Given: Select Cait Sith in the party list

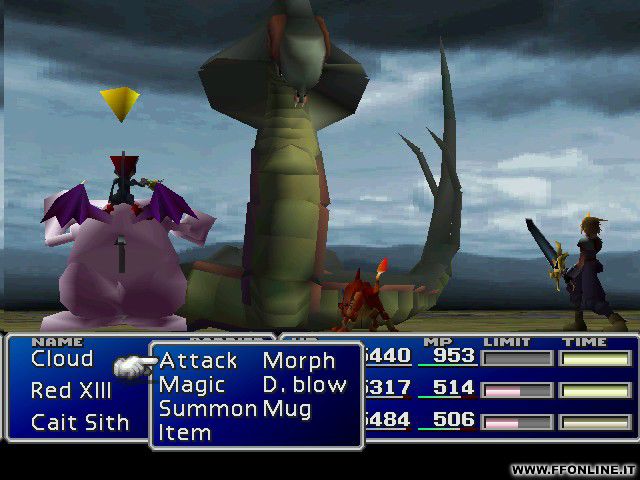Looking at the screenshot, I should 80,422.
